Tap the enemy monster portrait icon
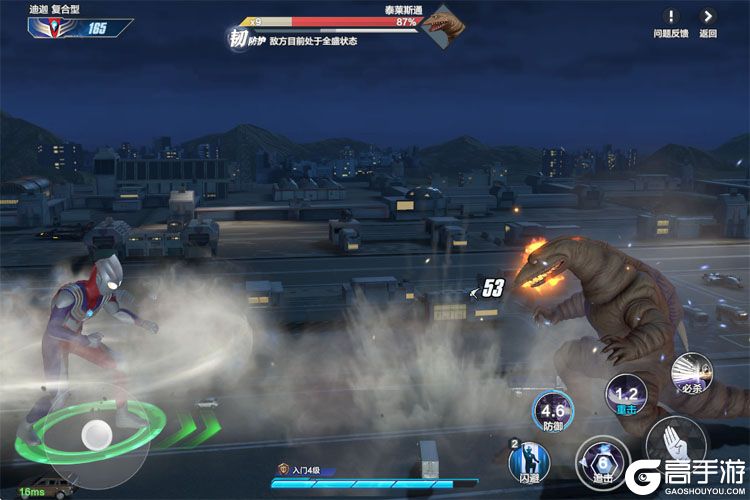Image resolution: width=750 pixels, height=500 pixels. [437, 23]
